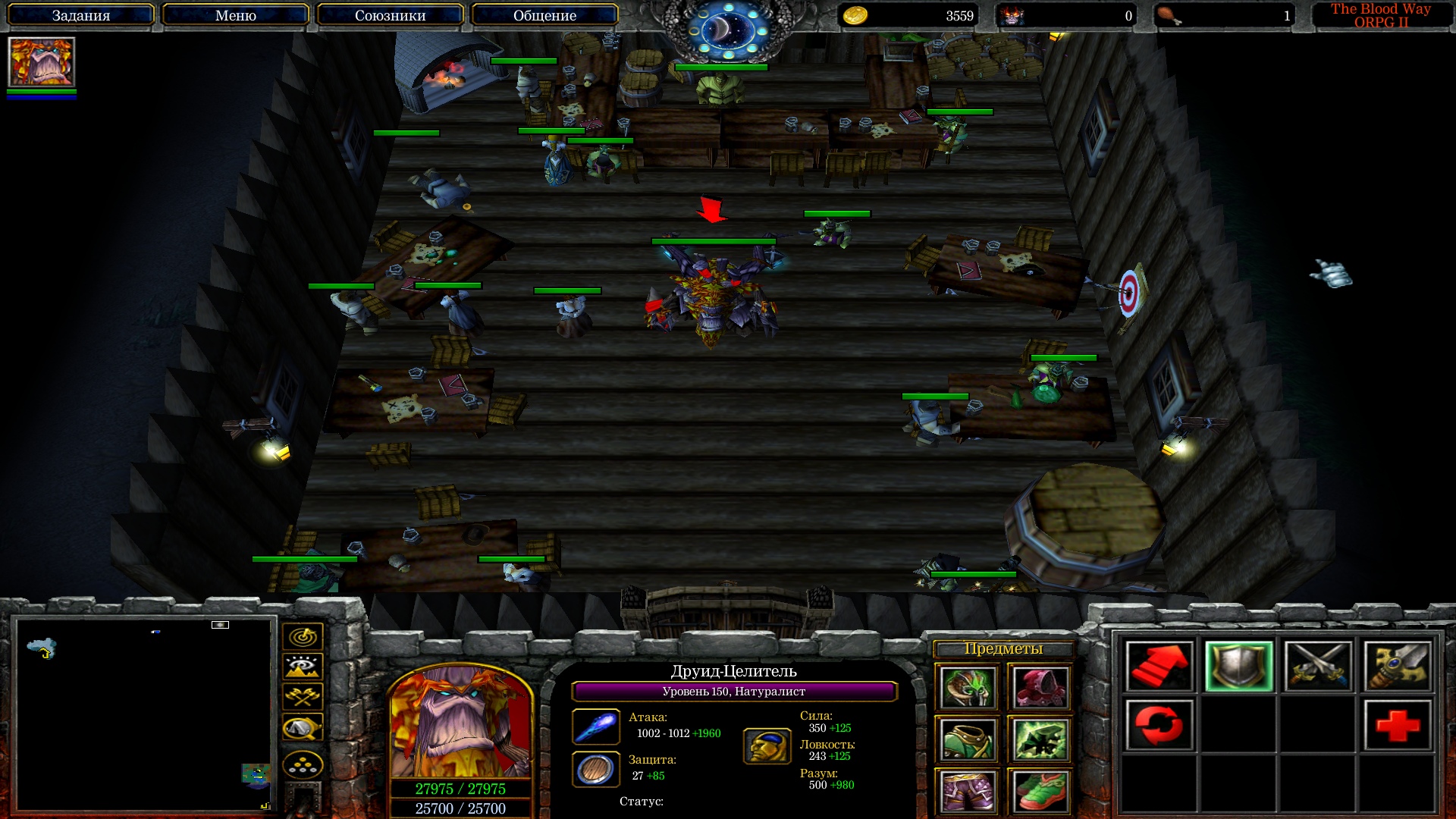The width and height of the screenshot is (1456, 819).
Task: Select the green chest armor item slot
Action: (967, 739)
